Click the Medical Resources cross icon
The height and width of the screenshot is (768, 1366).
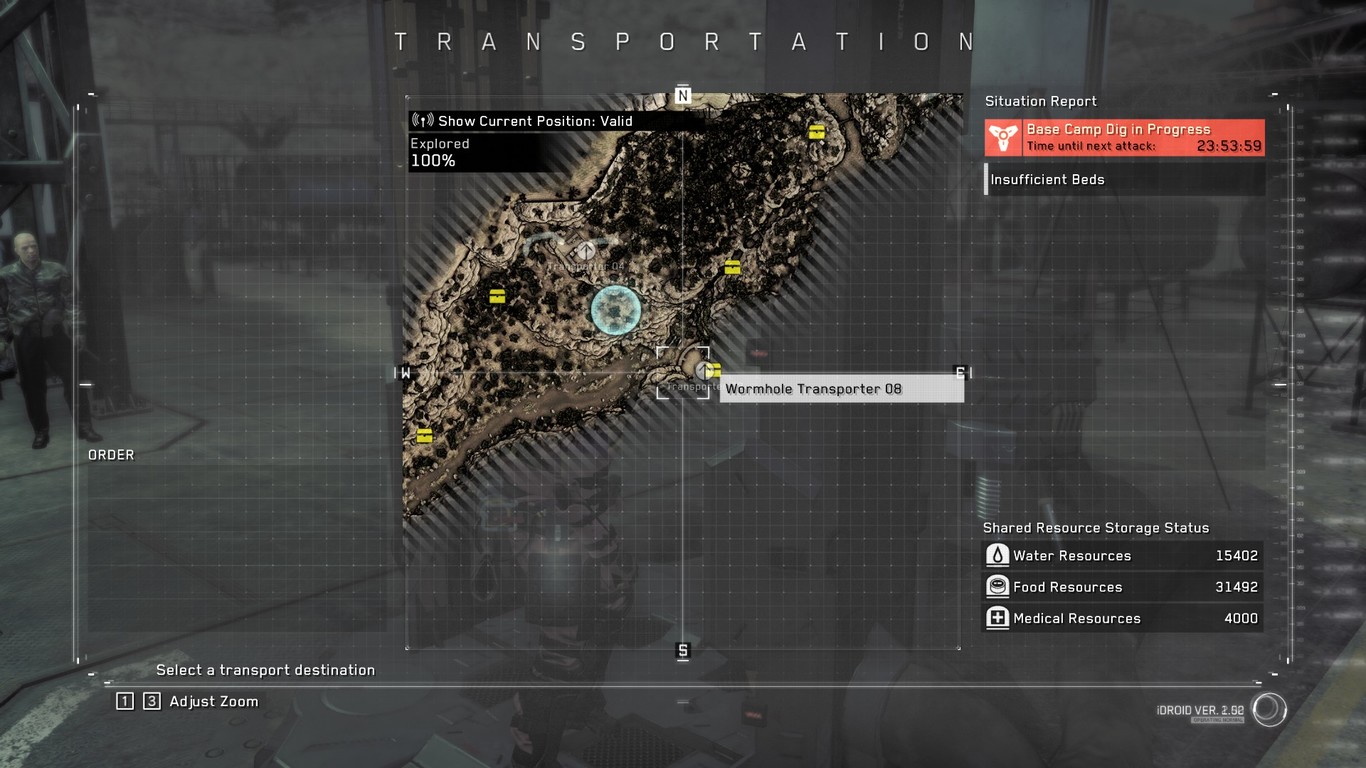(x=997, y=618)
